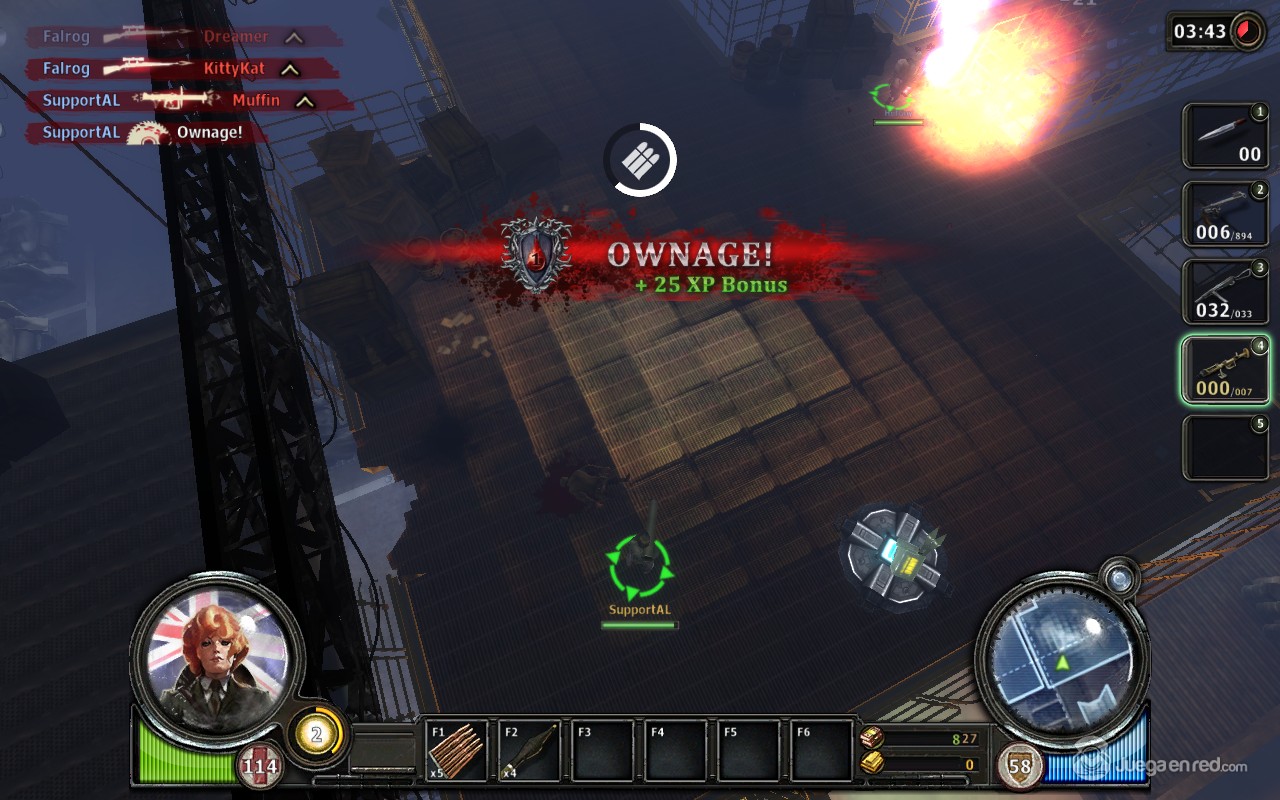1280x800 pixels.
Task: Expand the Falrog–Dreamer kill feed entry
Action: (293, 37)
